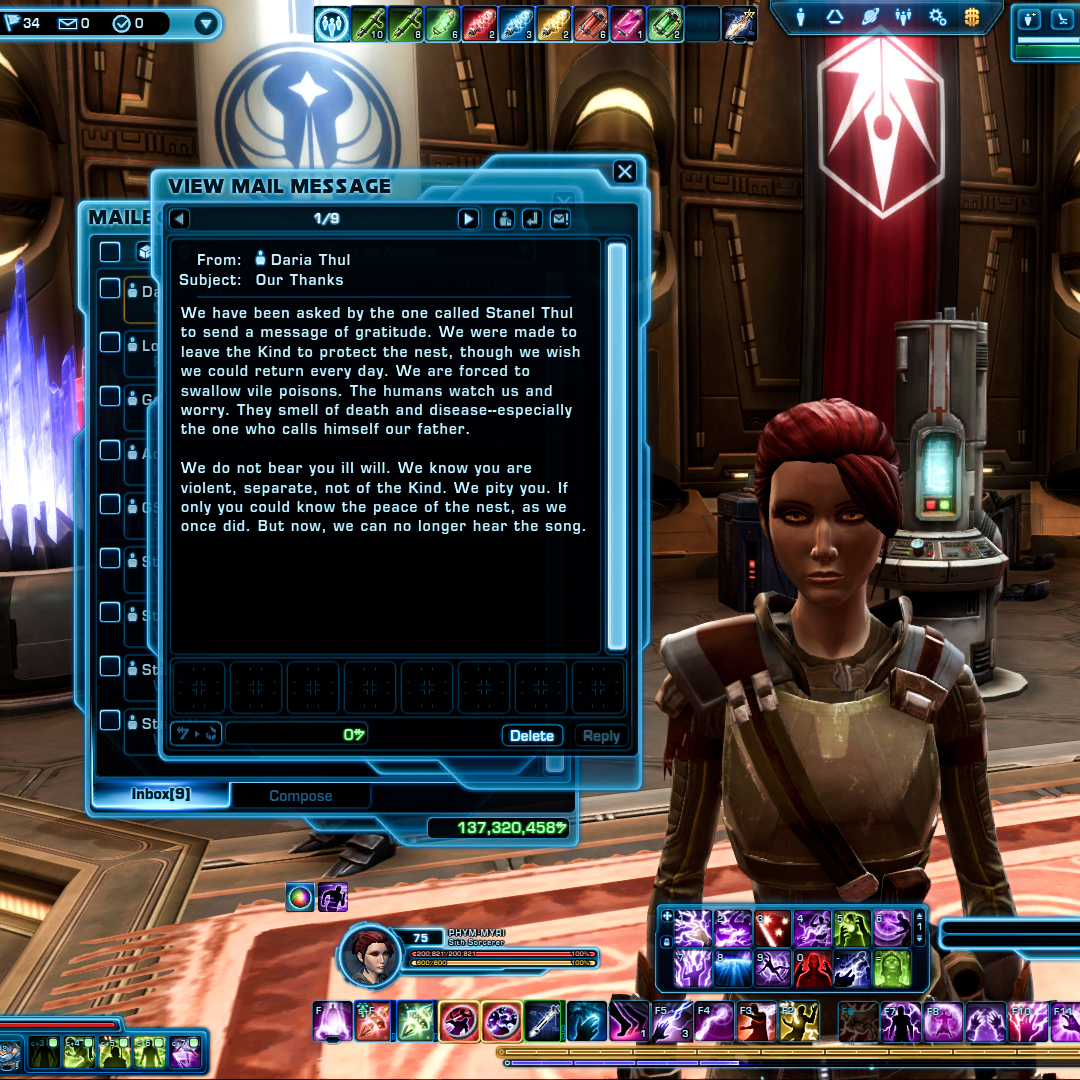1080x1080 pixels.
Task: Click the add-person icon in top-right panel
Action: pyautogui.click(x=1031, y=19)
